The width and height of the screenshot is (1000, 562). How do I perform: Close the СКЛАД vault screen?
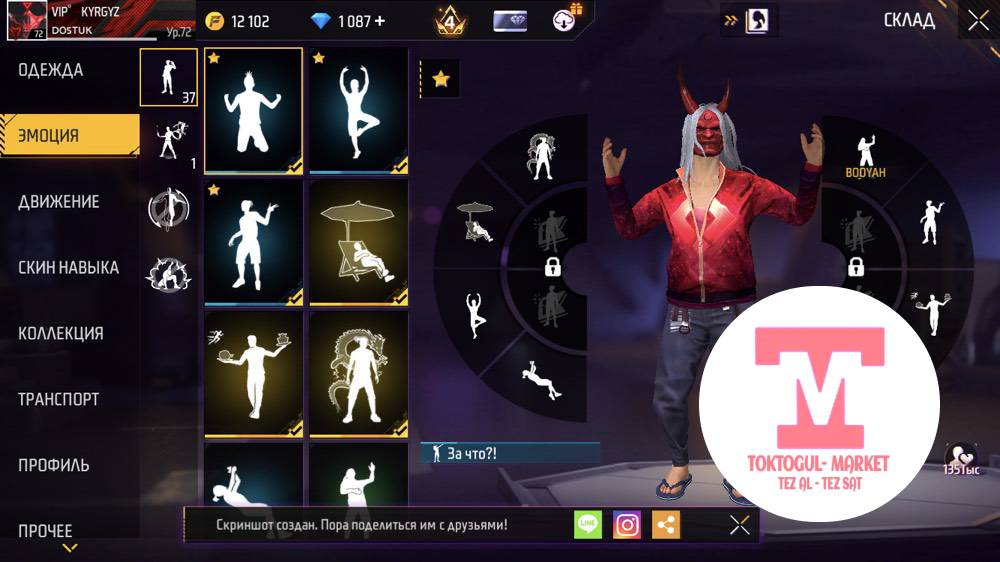pyautogui.click(x=977, y=19)
